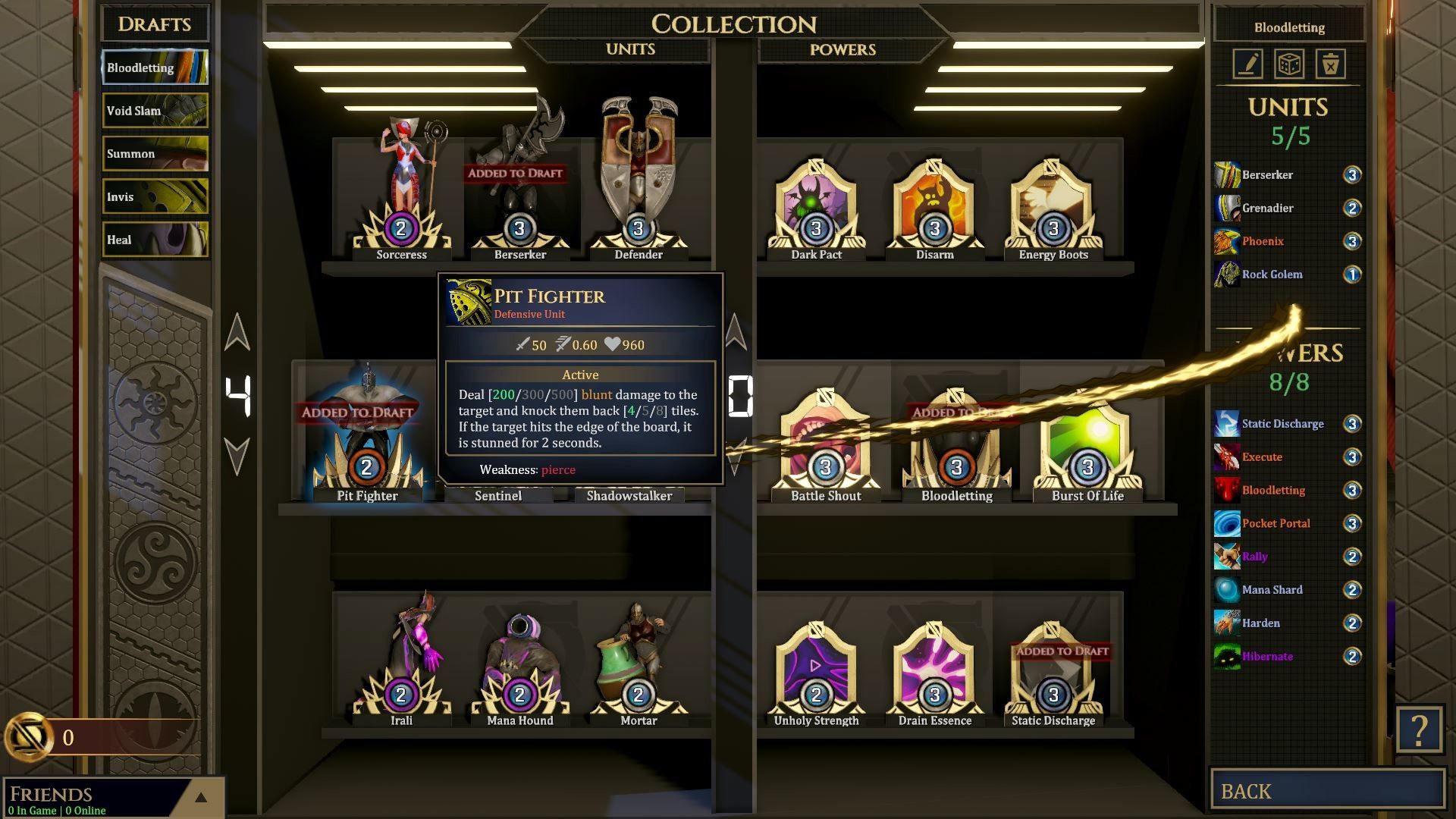Remove Phoenix from the draft unit list

[x=1263, y=241]
